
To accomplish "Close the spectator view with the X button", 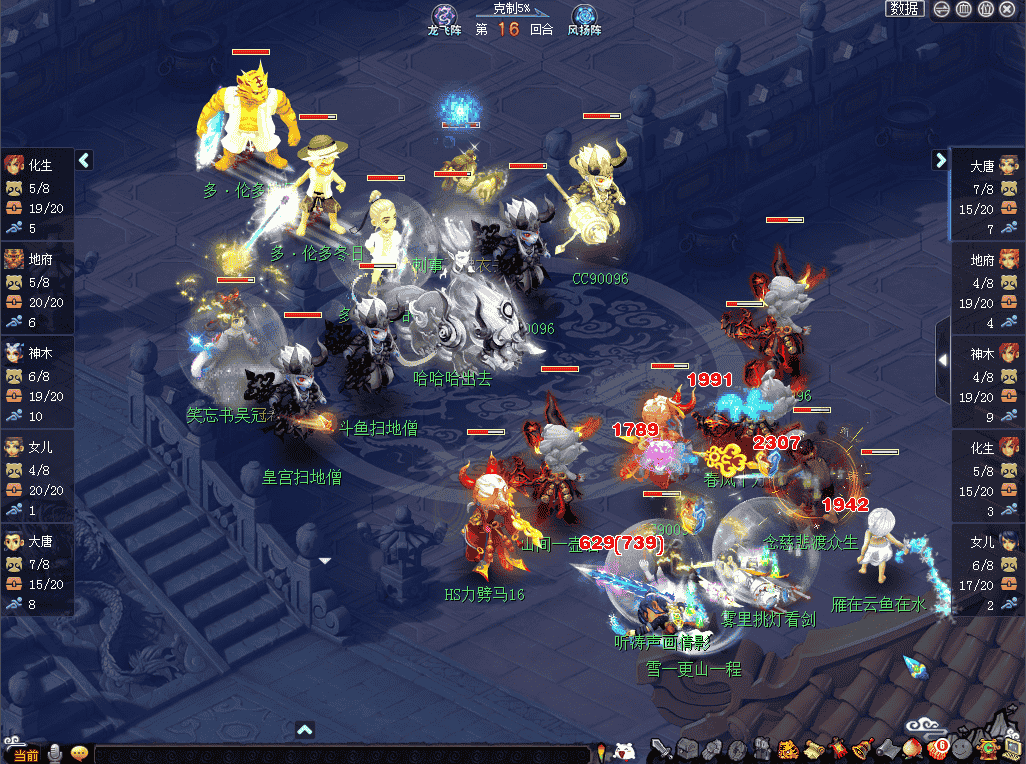I will 1008,10.
